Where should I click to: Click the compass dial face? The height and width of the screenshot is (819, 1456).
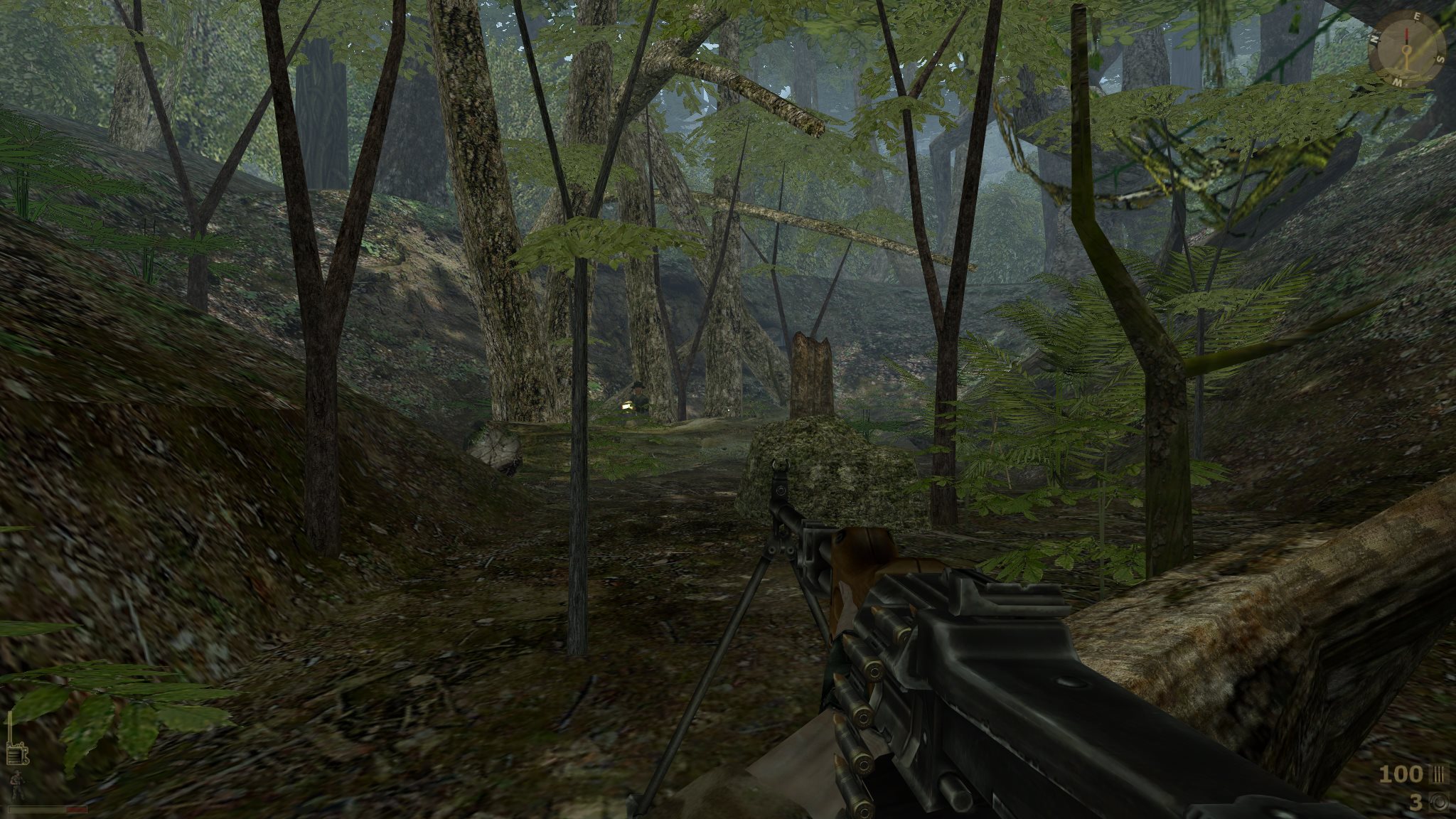pos(1406,50)
